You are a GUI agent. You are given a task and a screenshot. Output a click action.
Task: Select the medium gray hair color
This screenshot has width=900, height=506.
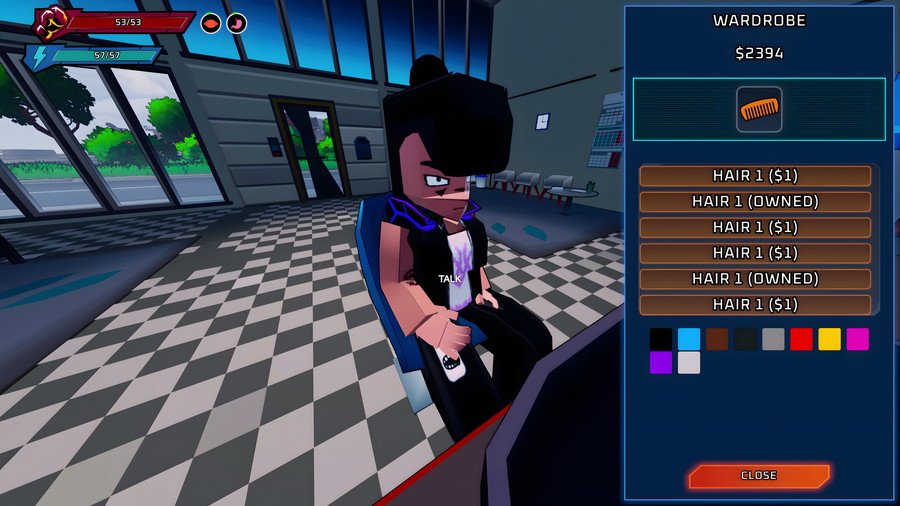pos(773,339)
